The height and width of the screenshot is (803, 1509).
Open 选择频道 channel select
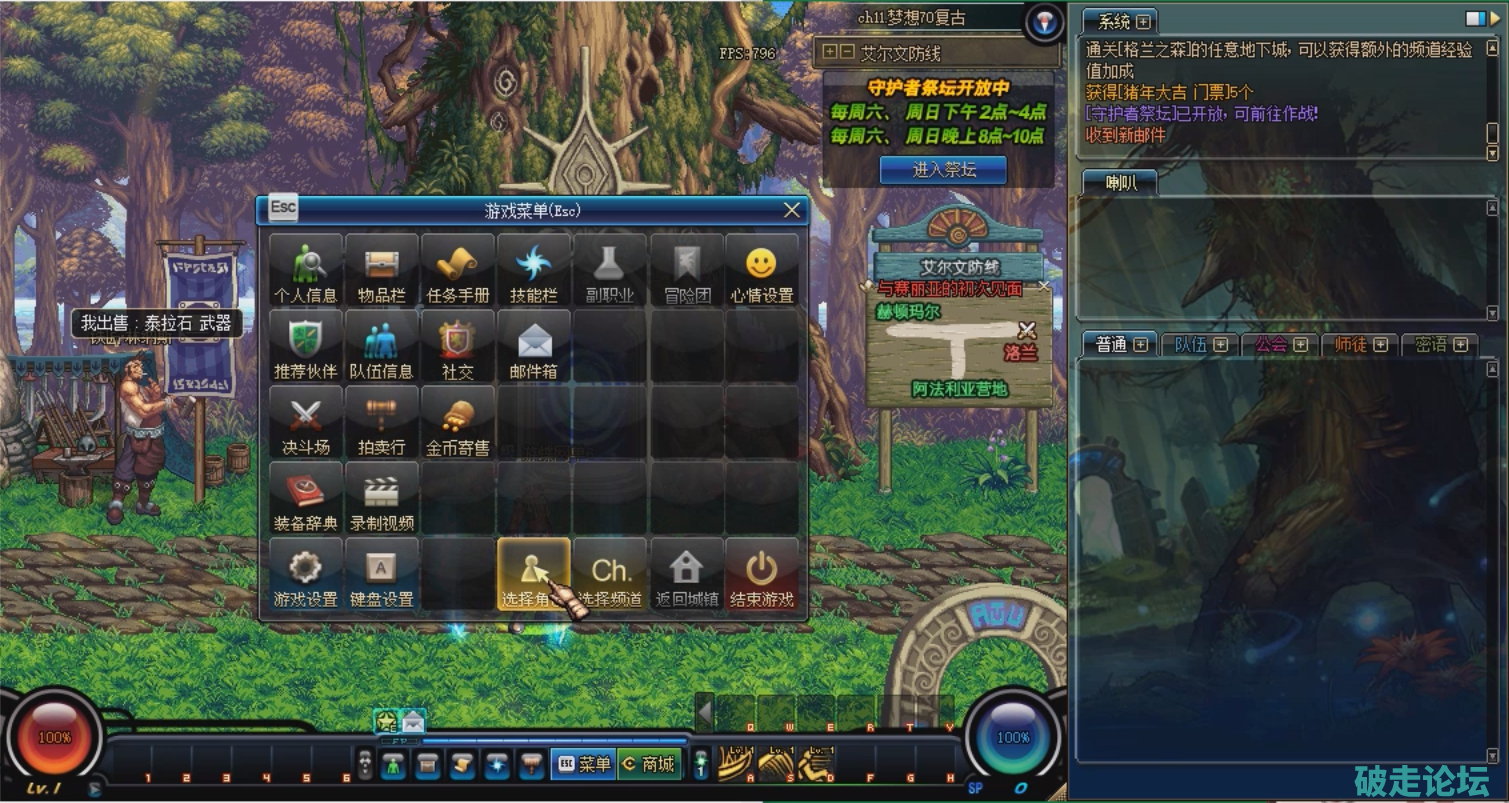(610, 575)
